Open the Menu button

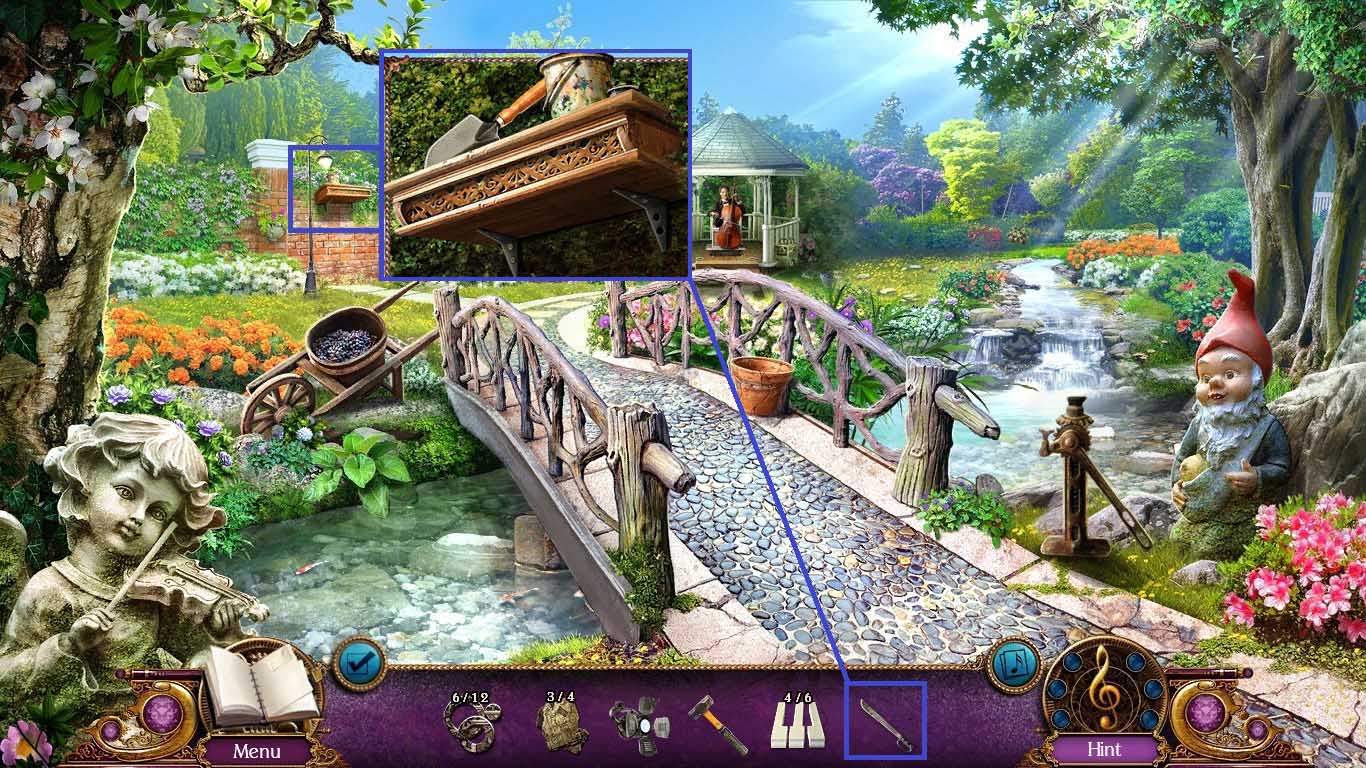[257, 750]
